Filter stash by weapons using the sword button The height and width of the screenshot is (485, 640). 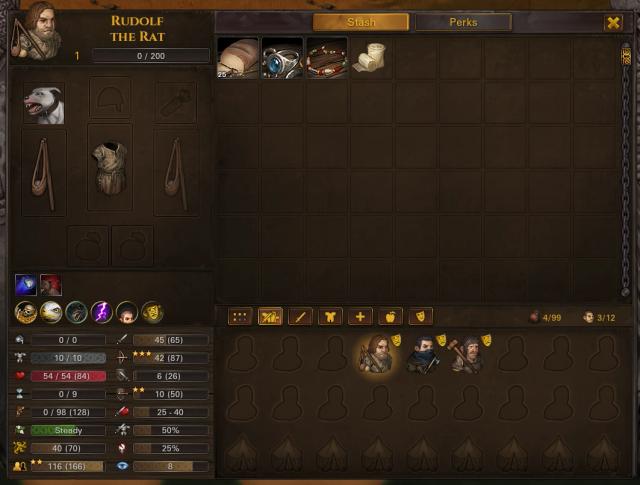pyautogui.click(x=300, y=317)
